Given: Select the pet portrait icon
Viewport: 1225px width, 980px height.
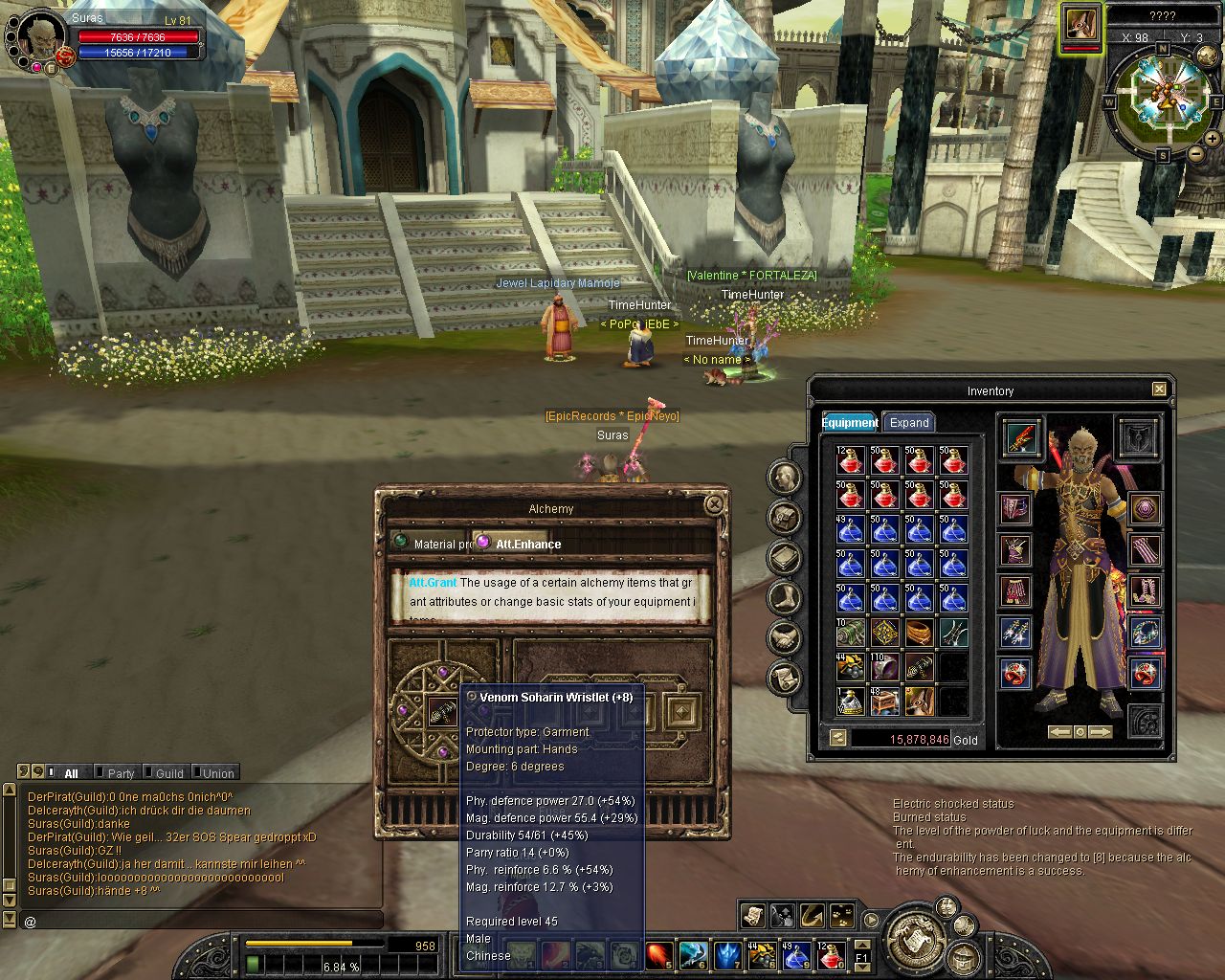Looking at the screenshot, I should click(1080, 24).
